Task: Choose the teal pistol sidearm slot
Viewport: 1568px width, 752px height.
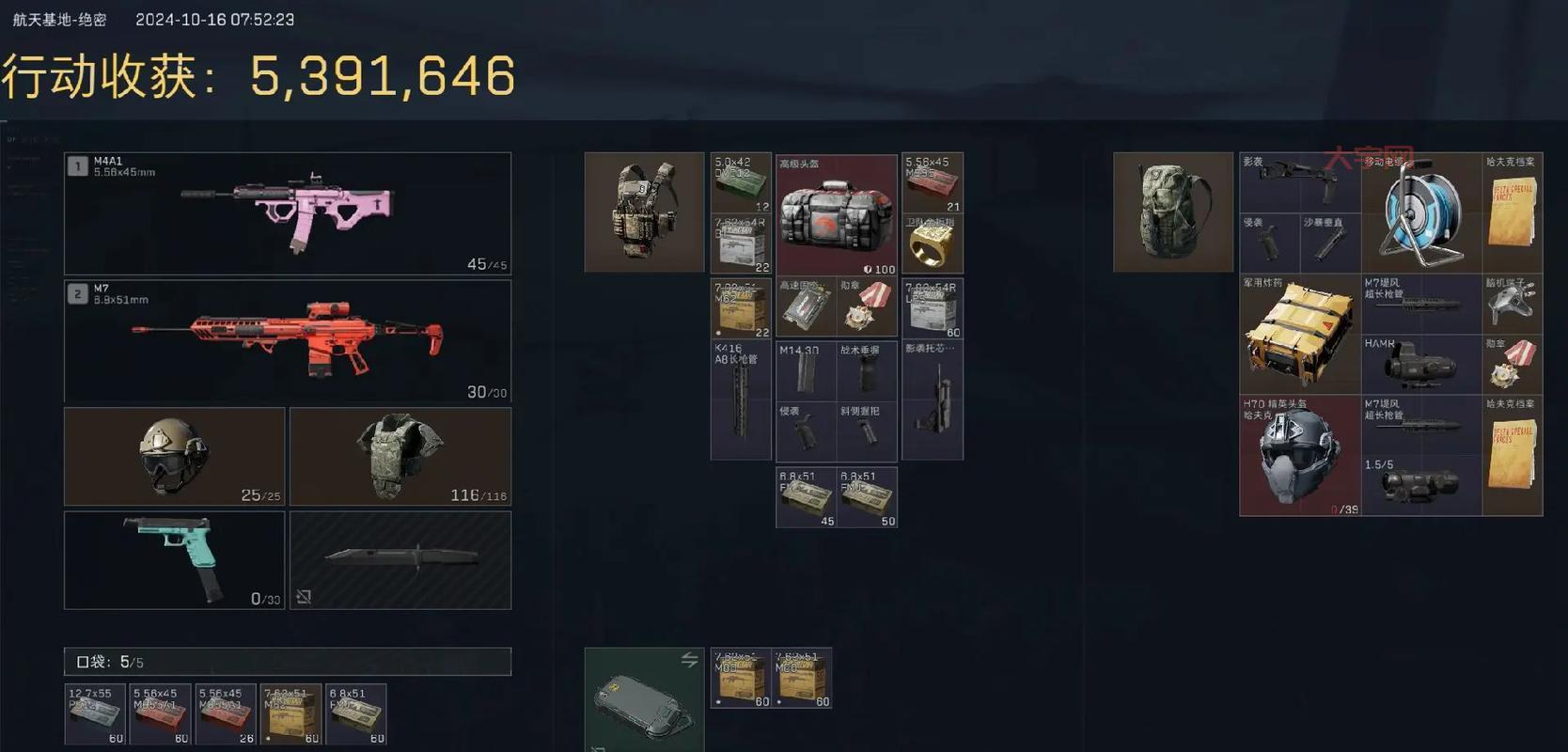Action: (x=174, y=560)
